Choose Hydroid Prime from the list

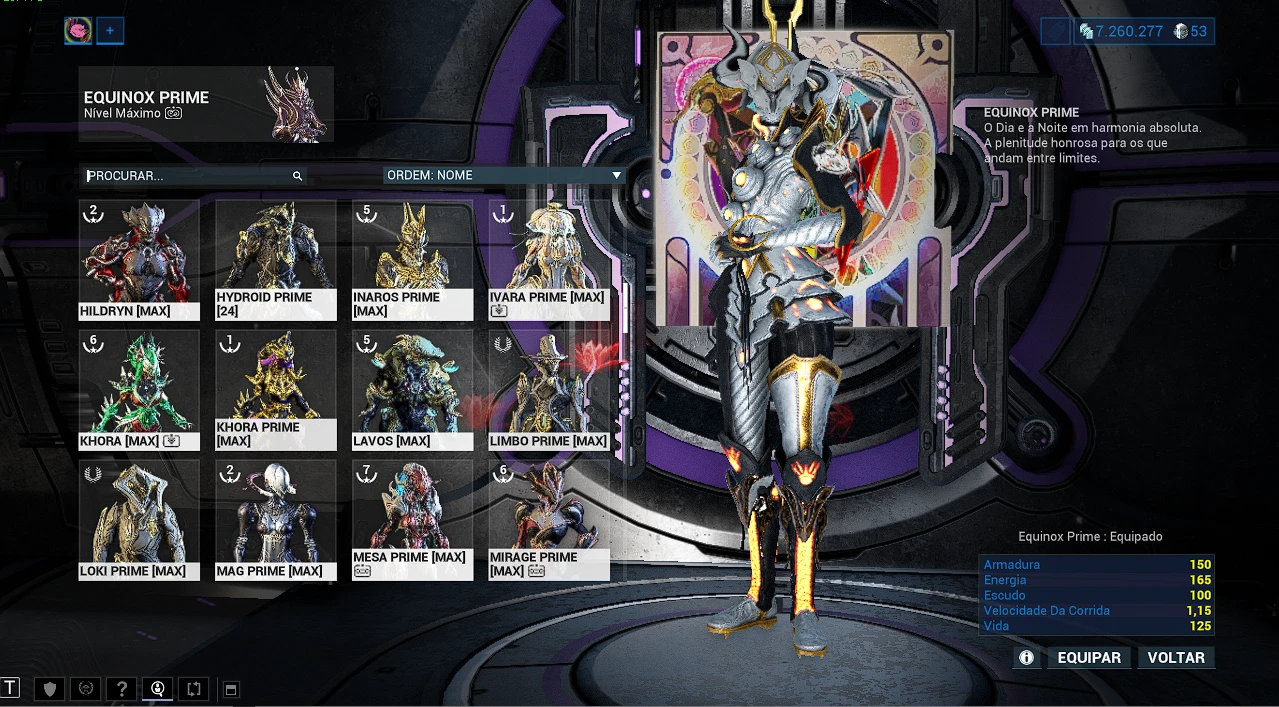pyautogui.click(x=276, y=260)
